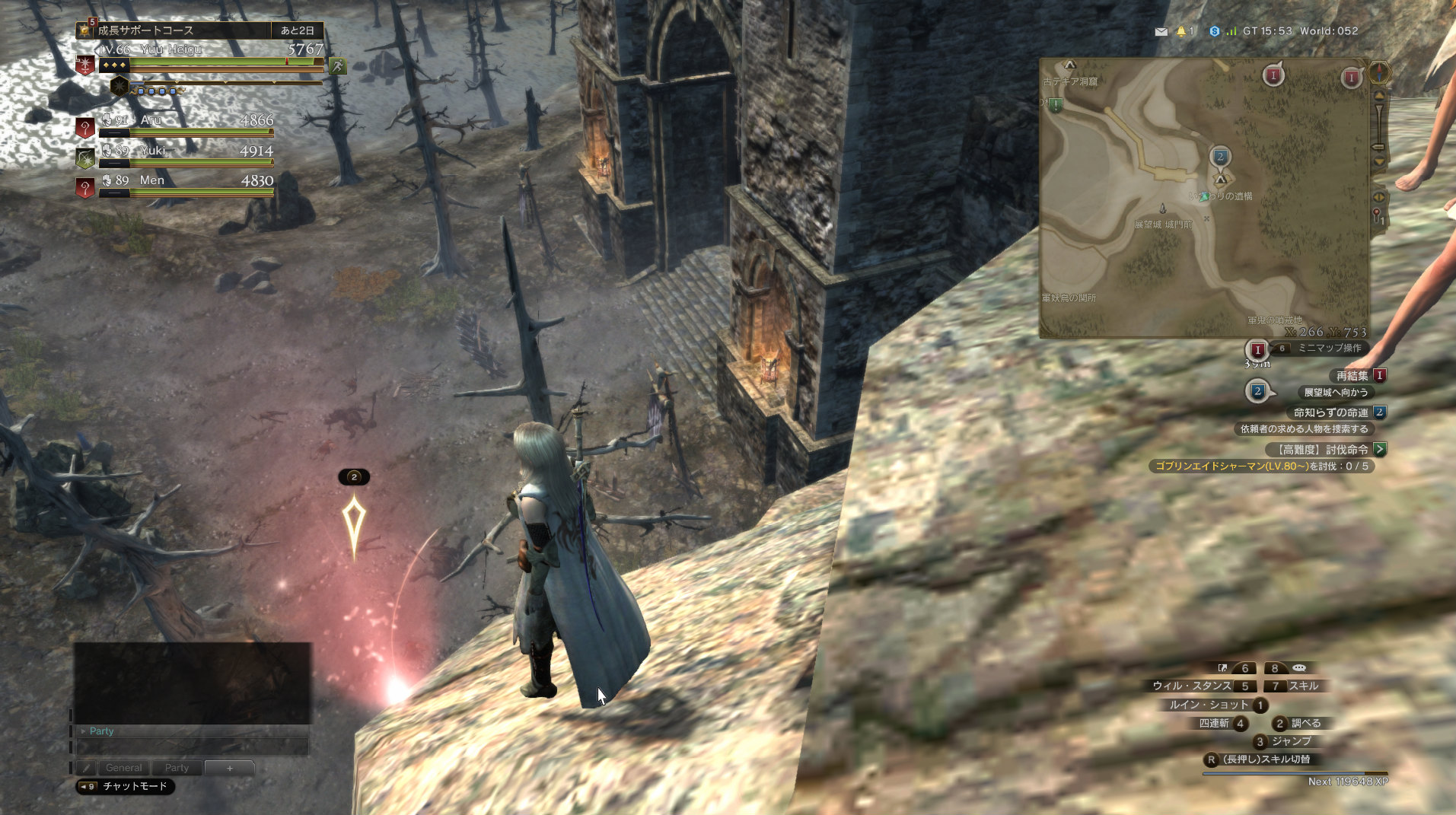Open the Party chat channel selector

point(100,731)
